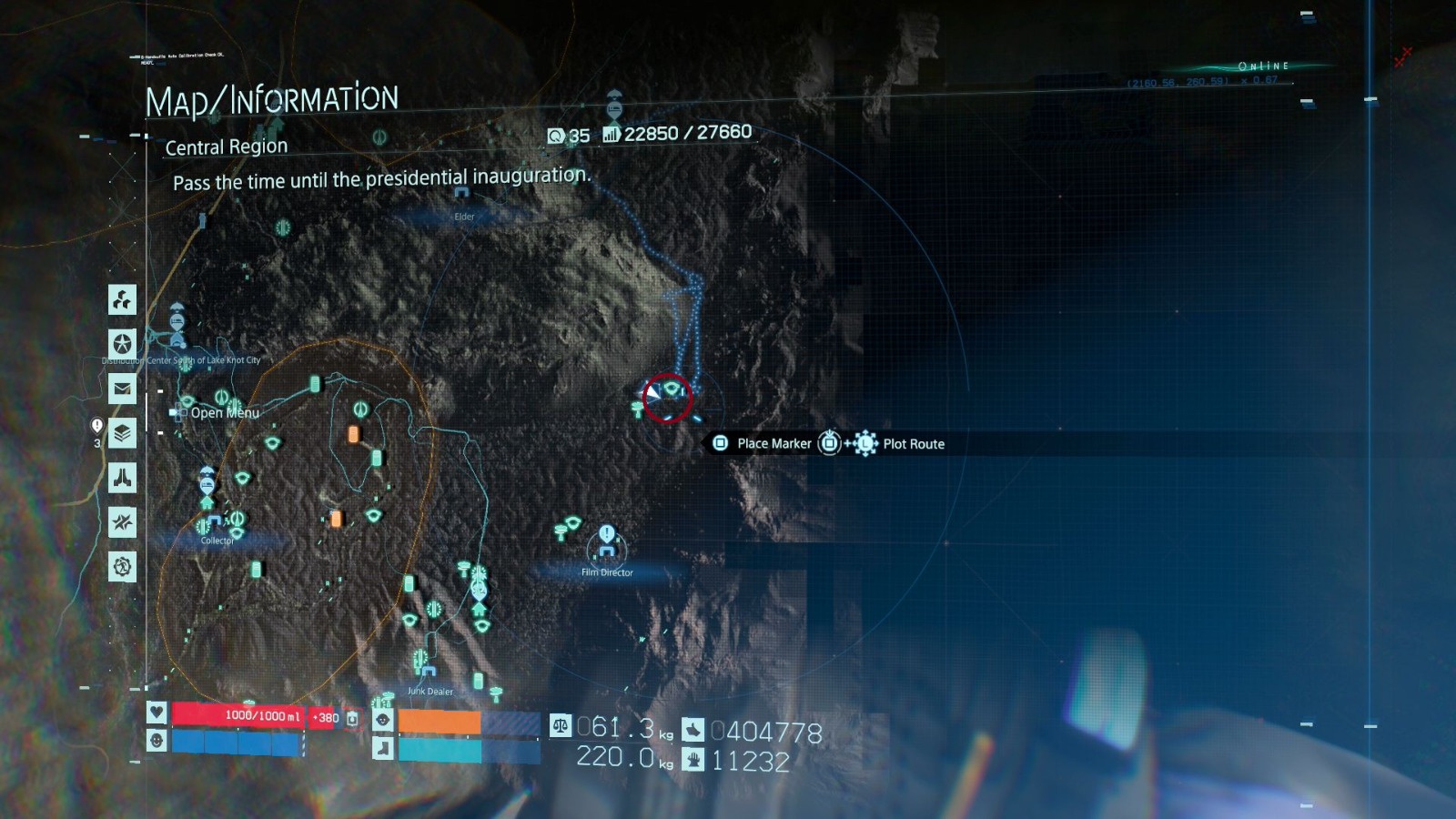
Task: Click the stacked cargo layers sidebar icon
Action: tap(121, 433)
